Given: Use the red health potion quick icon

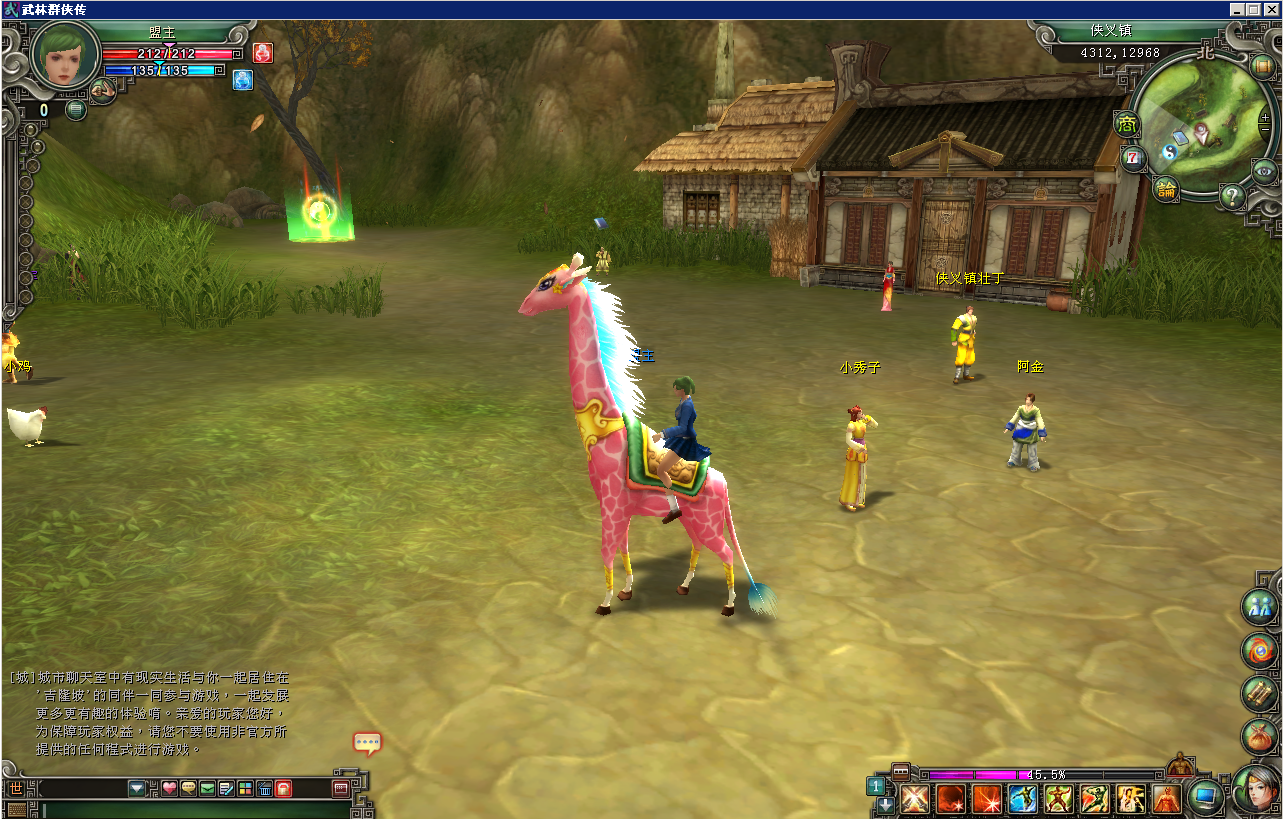Looking at the screenshot, I should tap(262, 52).
